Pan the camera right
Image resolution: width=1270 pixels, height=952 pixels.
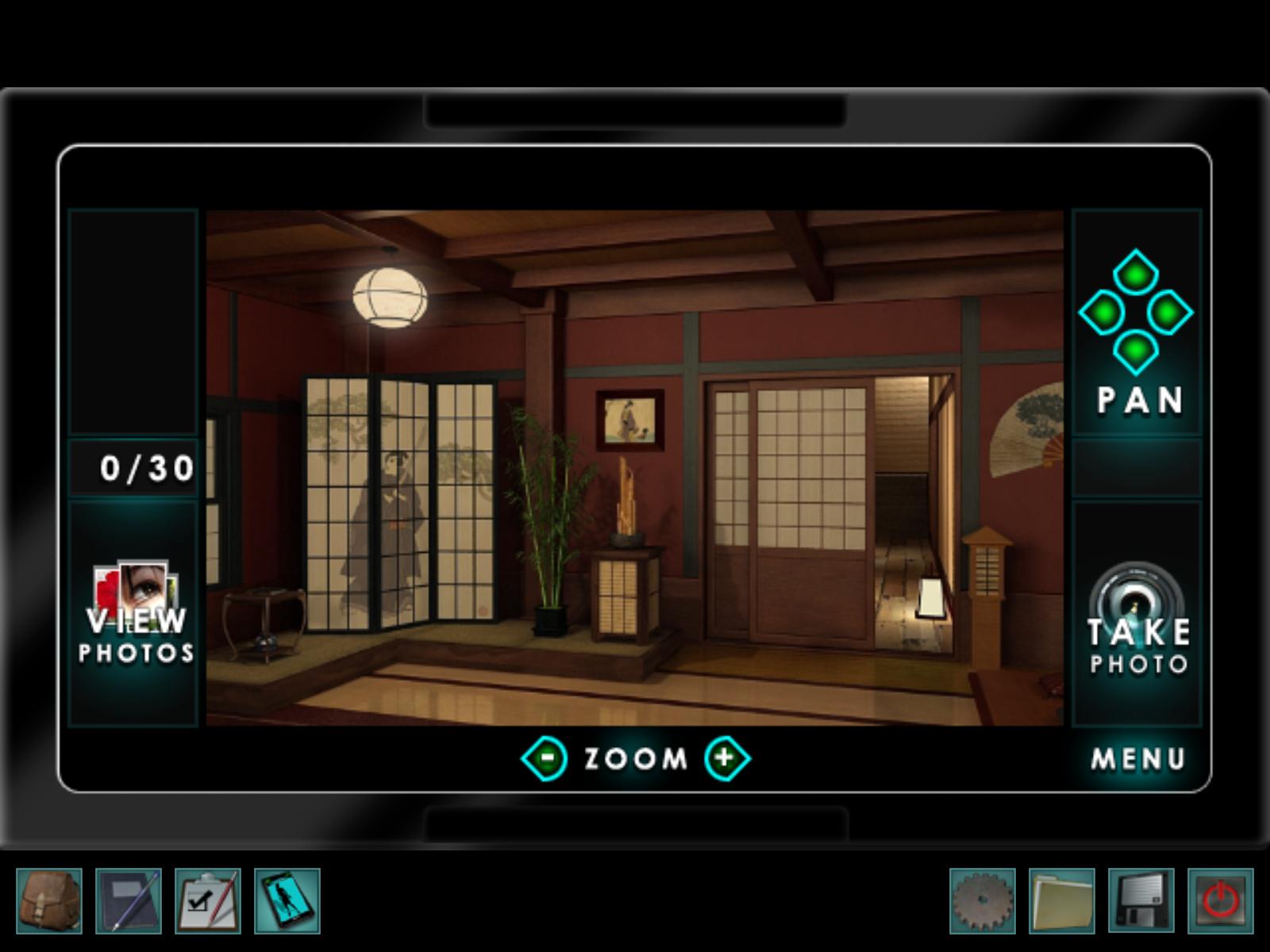(1170, 313)
